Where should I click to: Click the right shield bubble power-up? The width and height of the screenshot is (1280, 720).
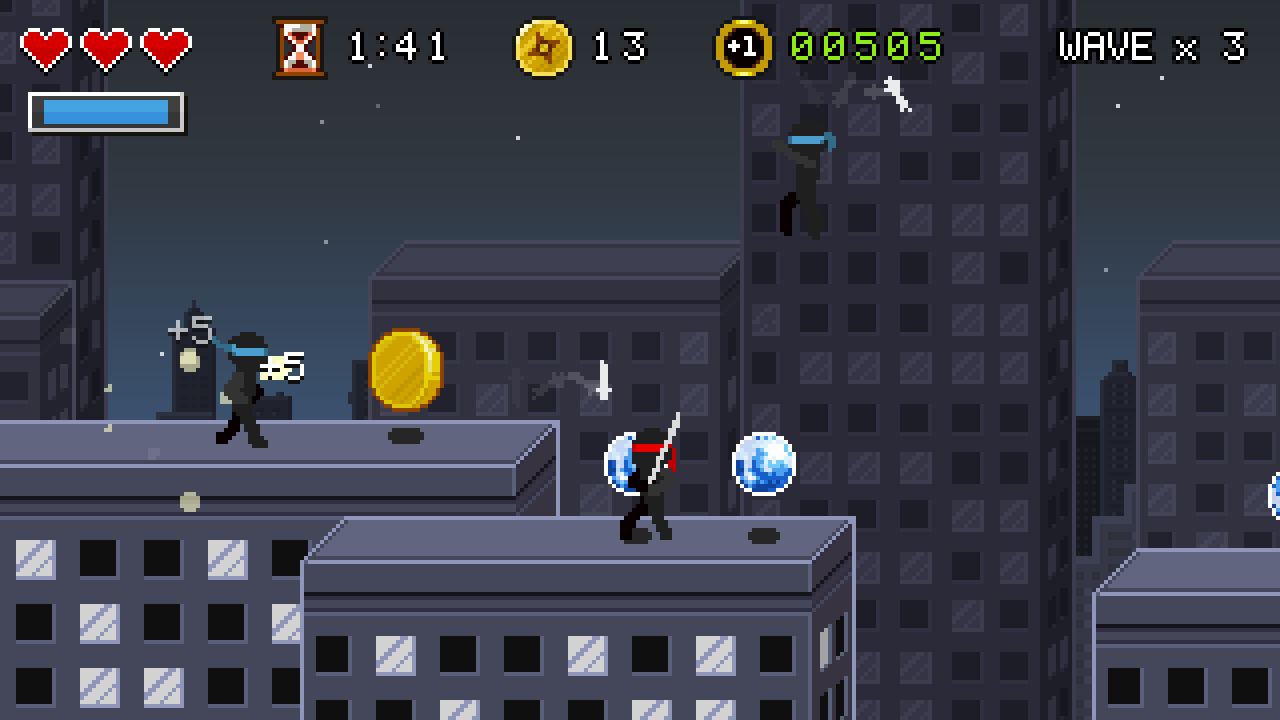pos(763,466)
